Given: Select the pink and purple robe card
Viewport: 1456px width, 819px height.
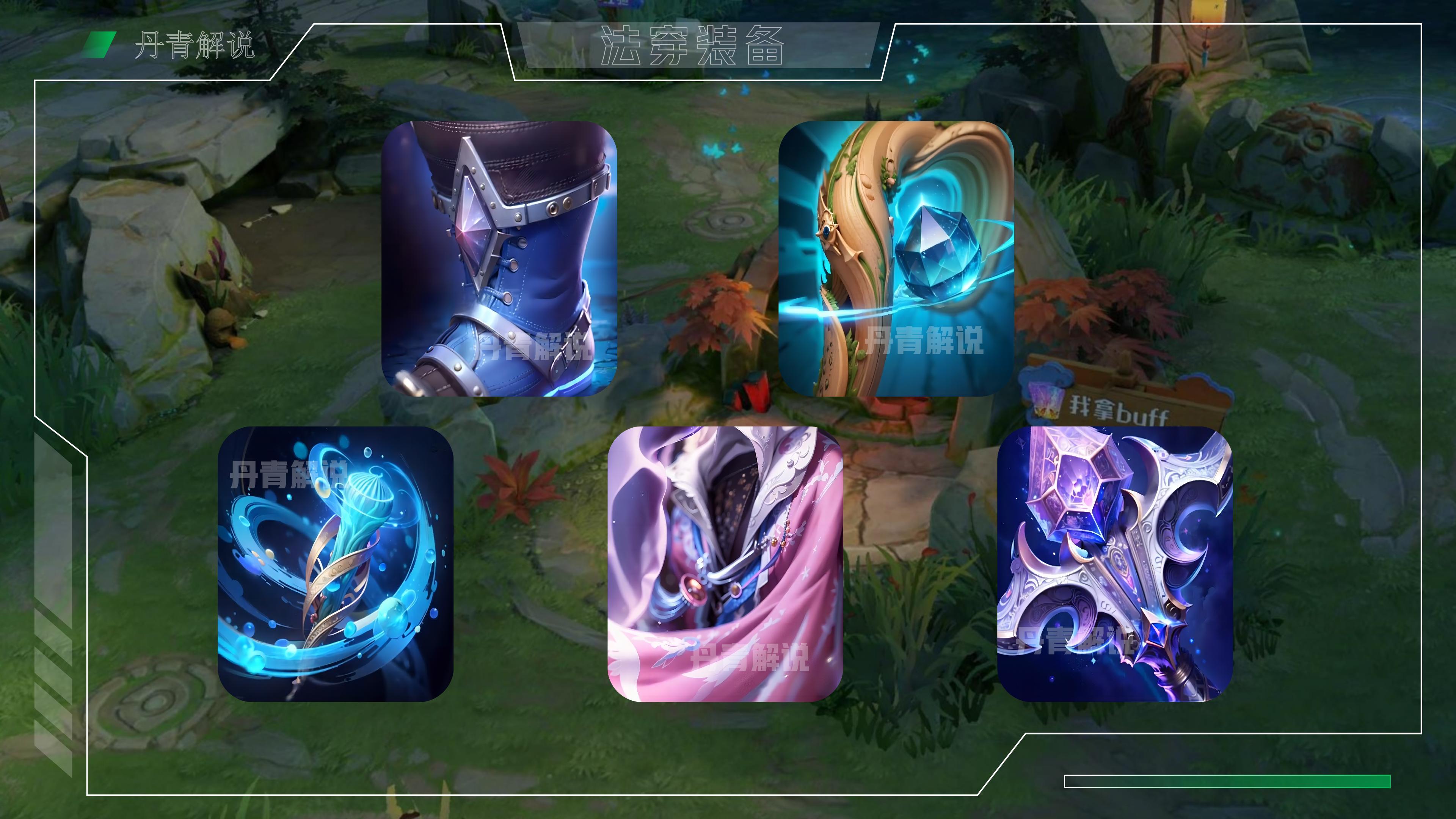Looking at the screenshot, I should (x=725, y=563).
